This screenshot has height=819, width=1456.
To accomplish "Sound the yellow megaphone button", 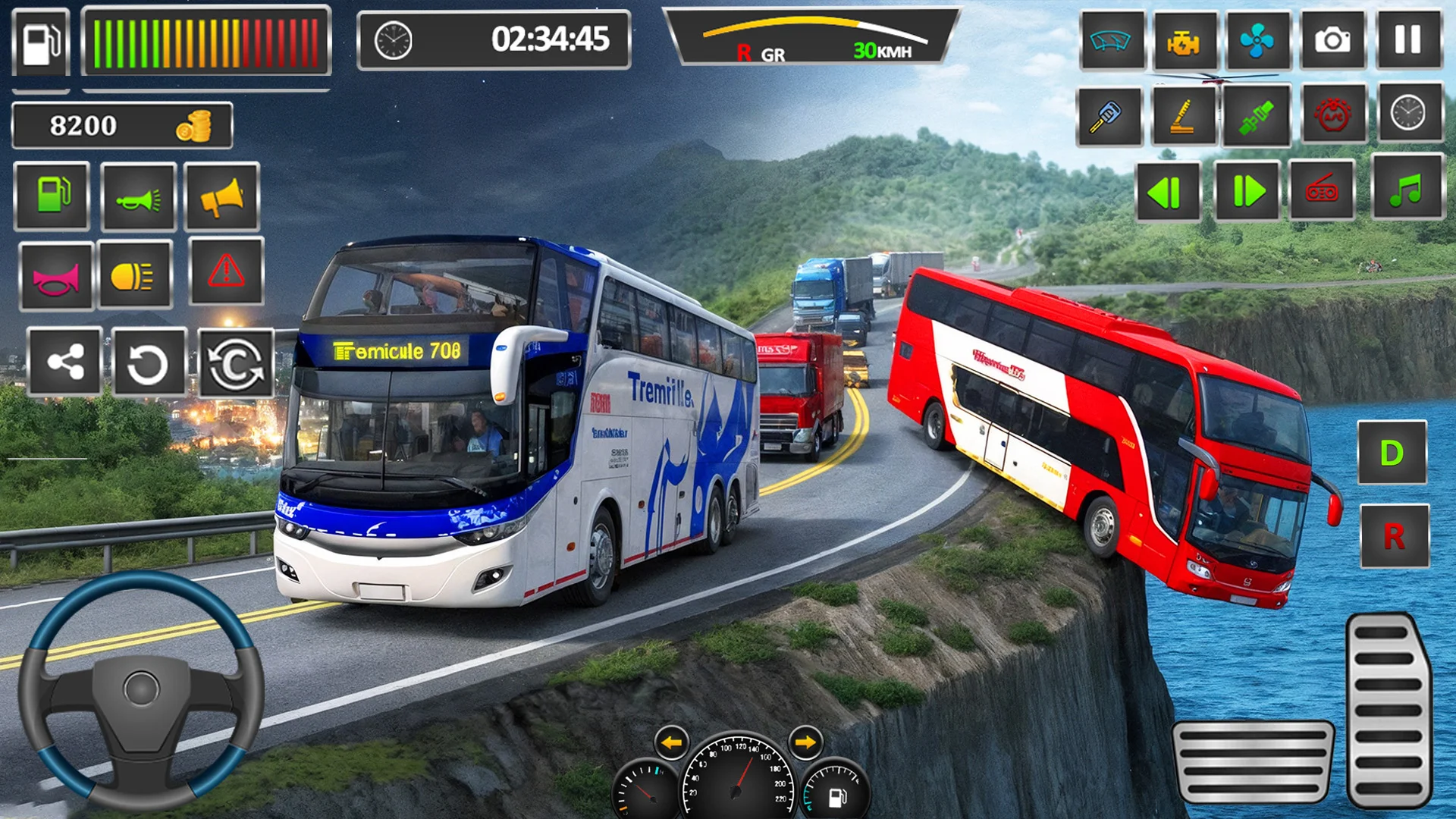I will tap(221, 196).
